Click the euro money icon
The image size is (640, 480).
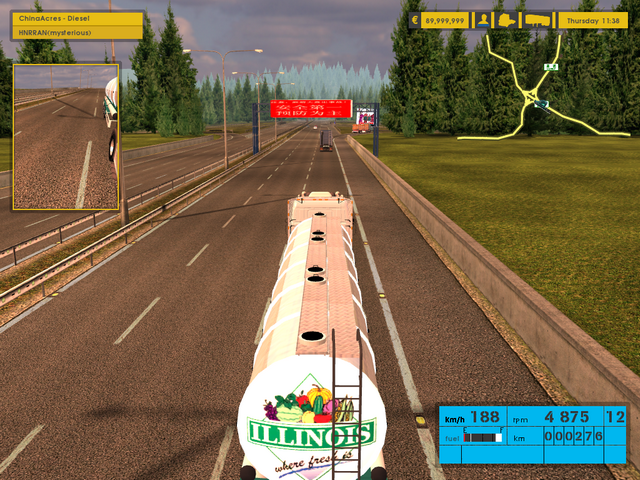click(x=416, y=19)
